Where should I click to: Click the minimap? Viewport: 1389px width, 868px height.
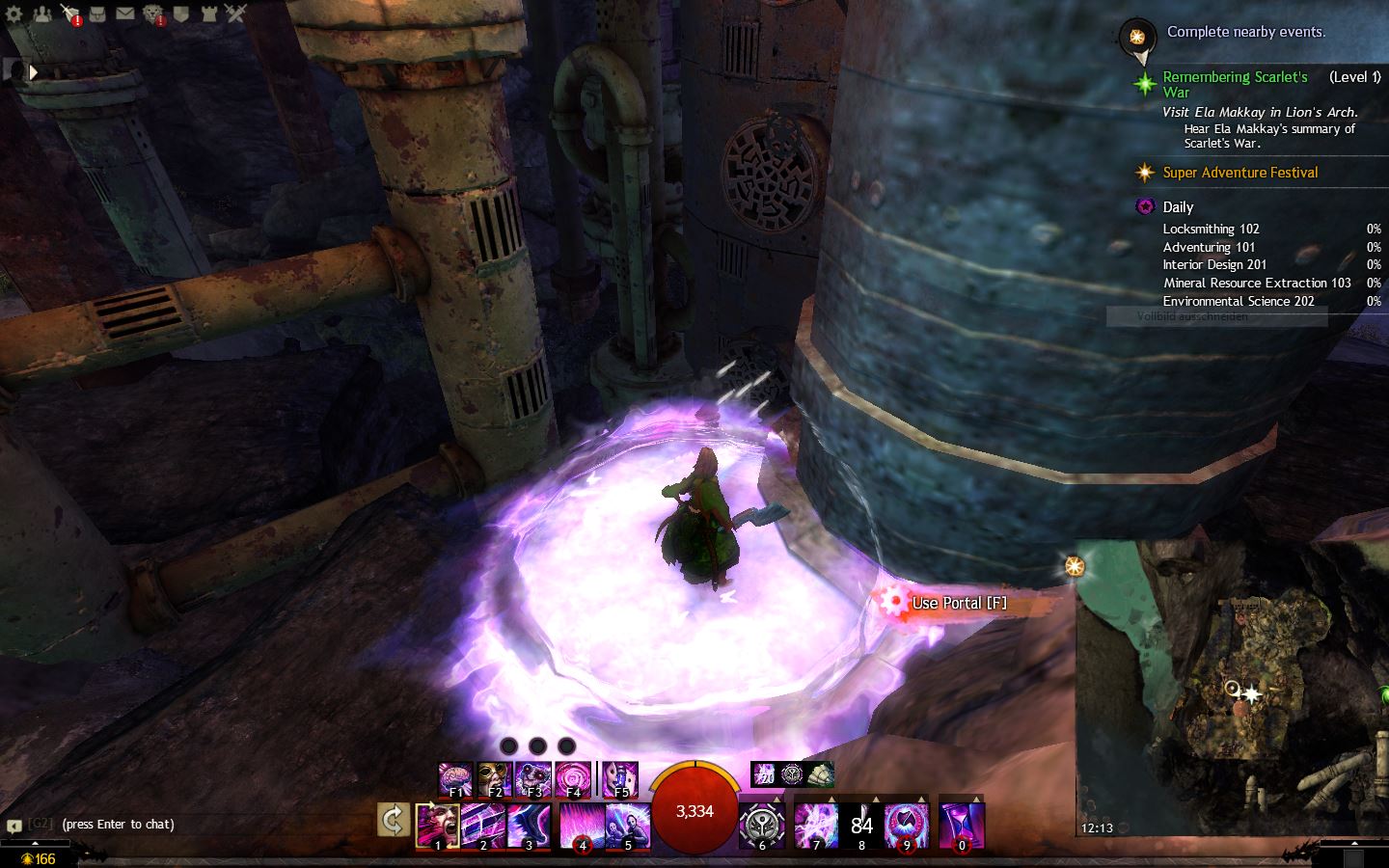click(1231, 687)
